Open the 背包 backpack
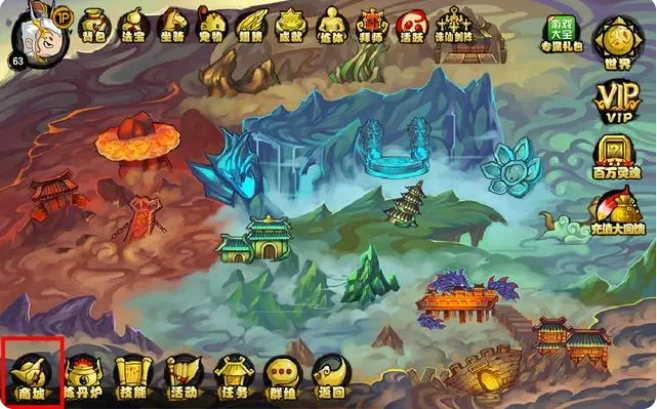This screenshot has height=409, width=657. pos(96,24)
